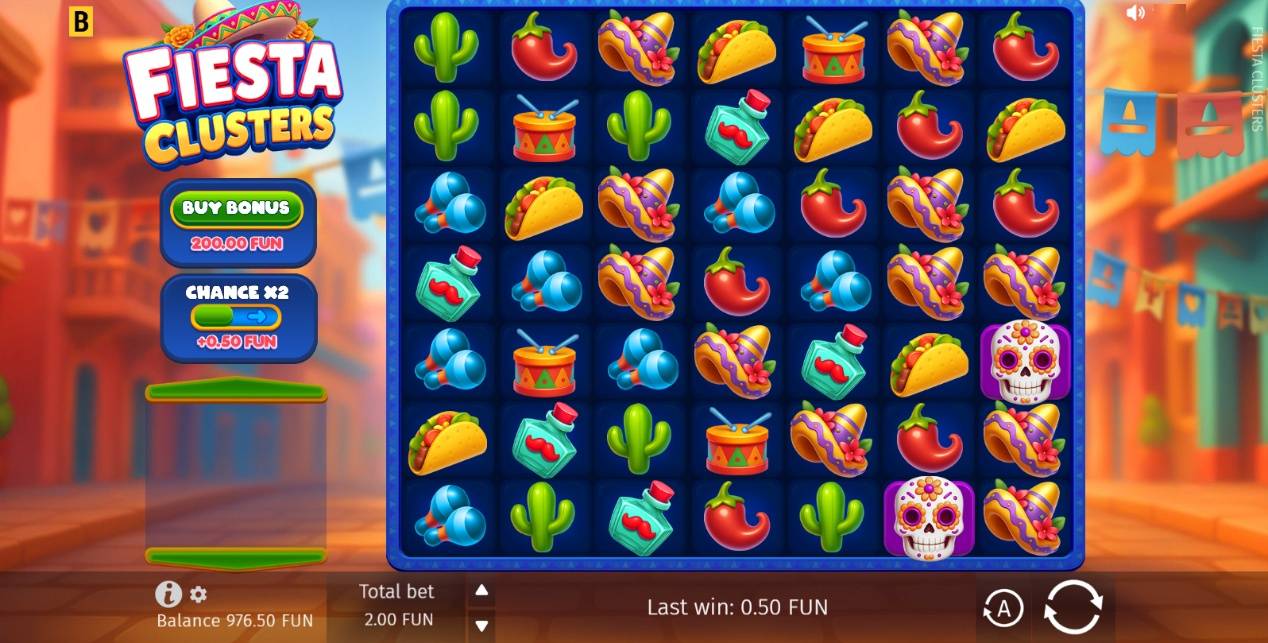This screenshot has height=643, width=1268.
Task: Open settings with the gear icon
Action: click(x=198, y=595)
